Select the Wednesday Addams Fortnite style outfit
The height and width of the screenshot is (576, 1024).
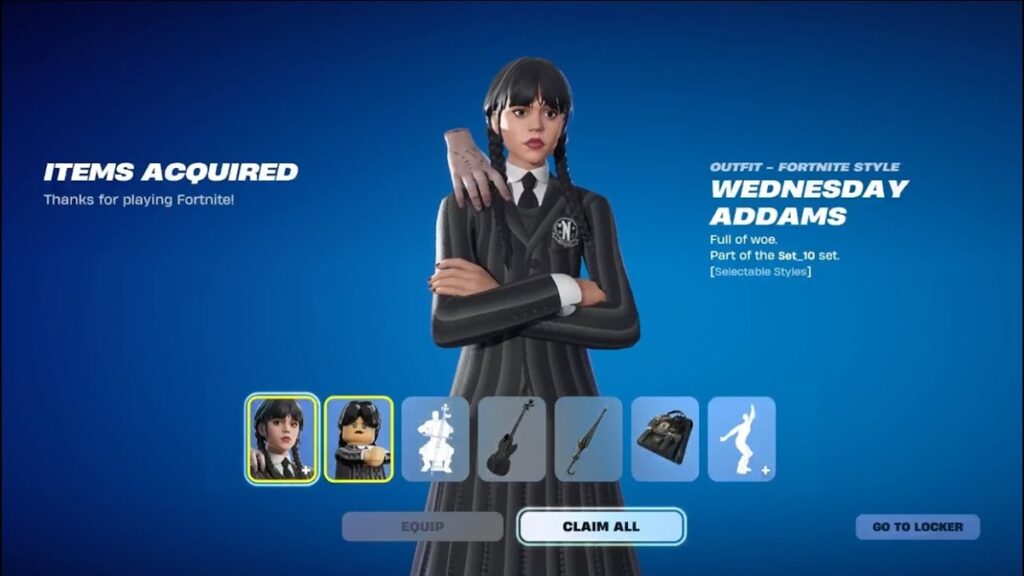(x=282, y=439)
